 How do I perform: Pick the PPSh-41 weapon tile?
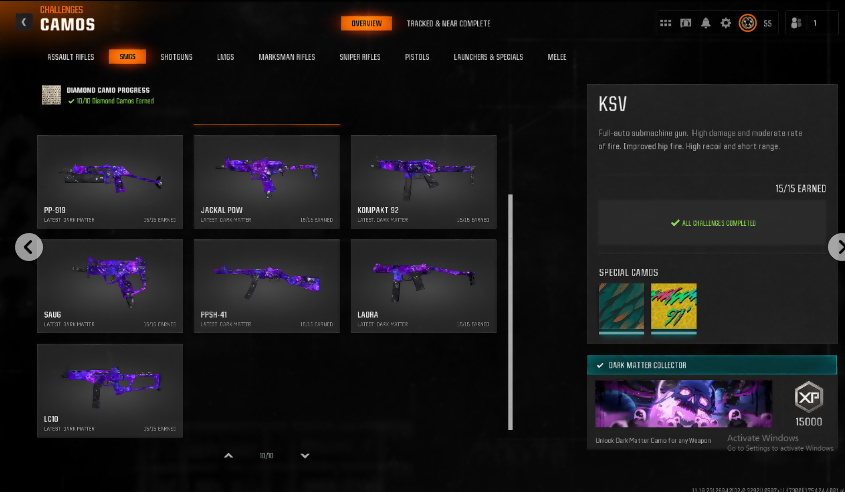point(267,285)
